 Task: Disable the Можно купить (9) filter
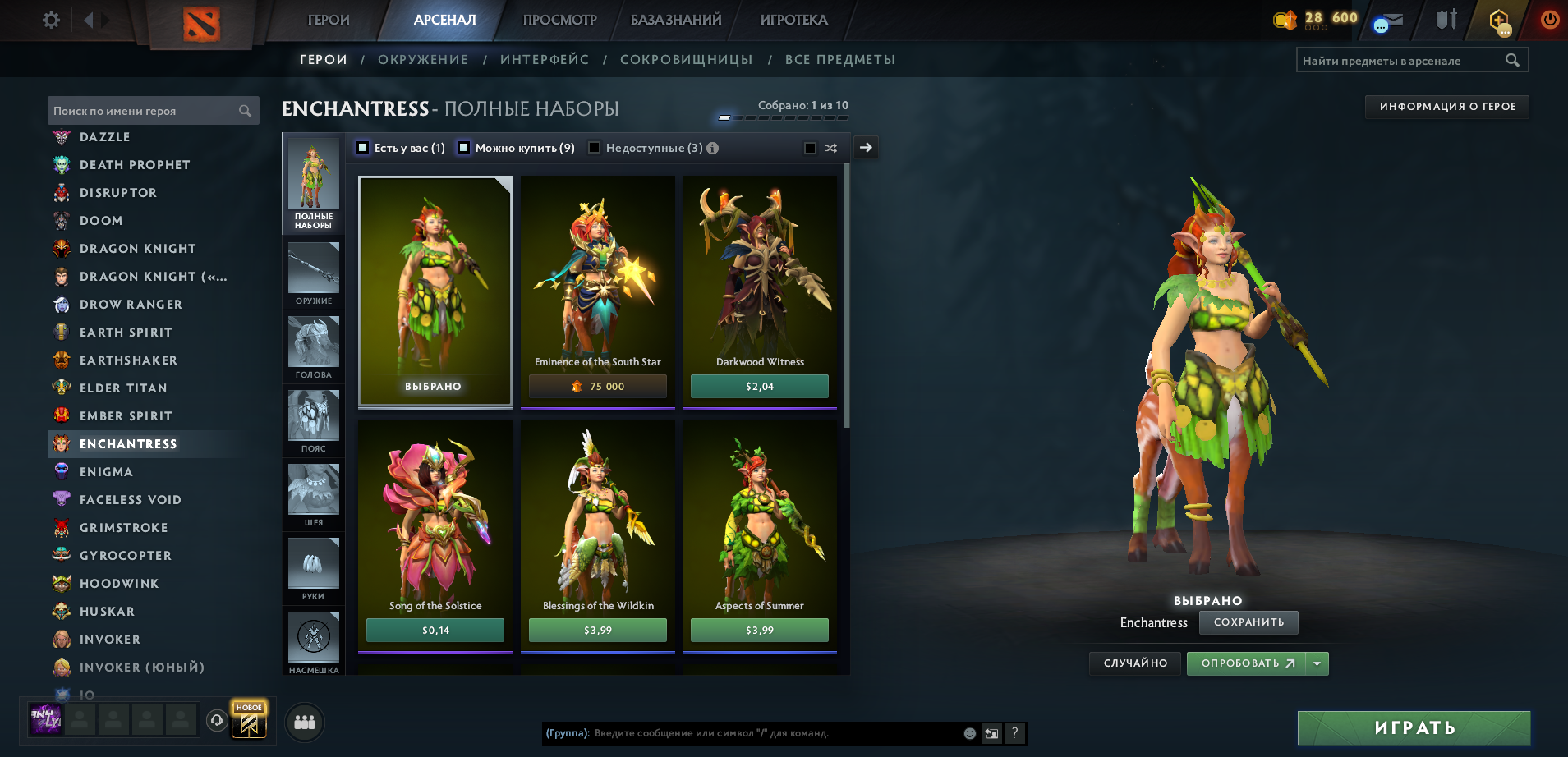point(465,148)
